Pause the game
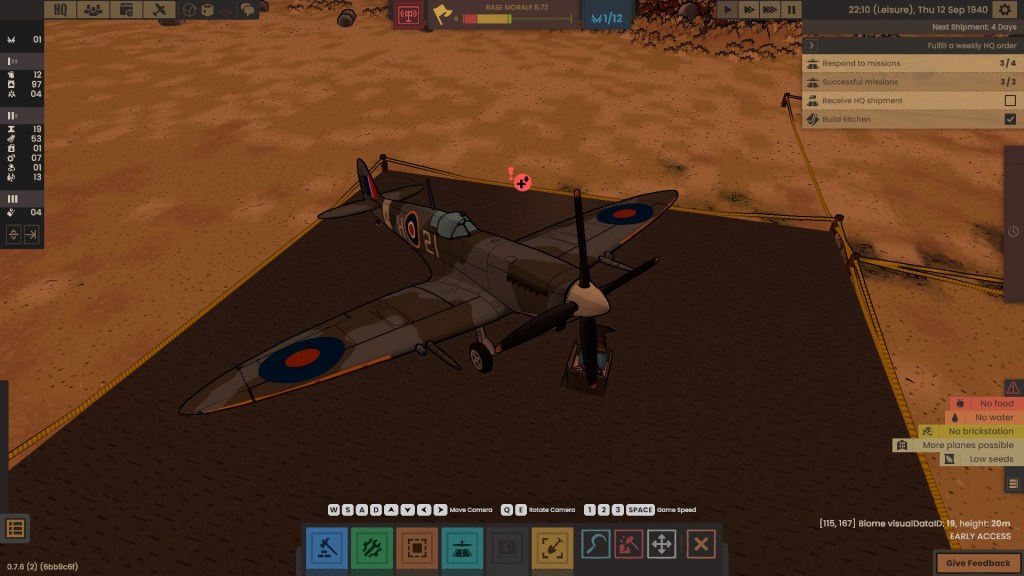This screenshot has width=1024, height=576. pos(791,10)
